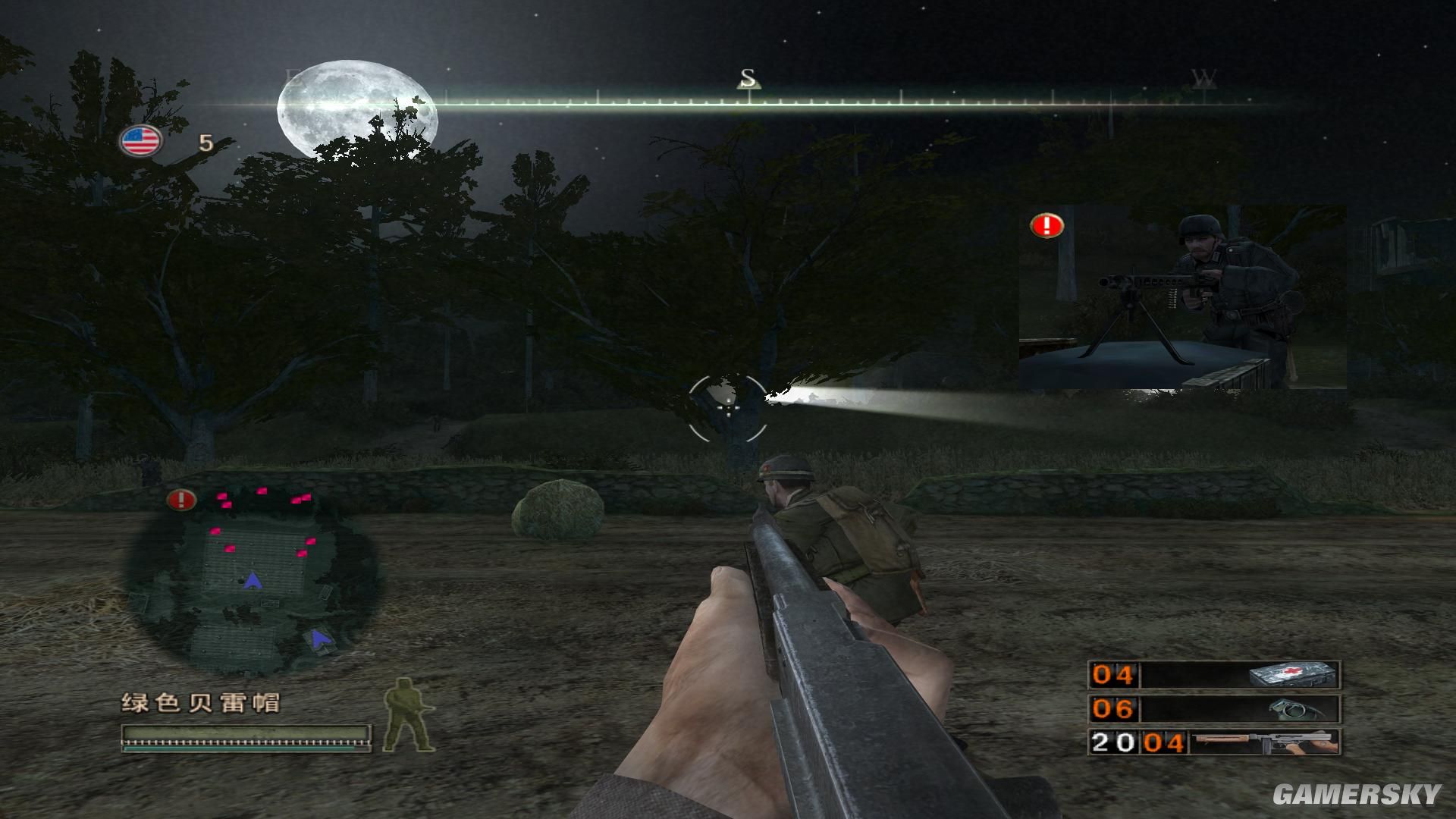Select the grenade inventory slot
The image size is (1456, 819).
tap(1214, 709)
